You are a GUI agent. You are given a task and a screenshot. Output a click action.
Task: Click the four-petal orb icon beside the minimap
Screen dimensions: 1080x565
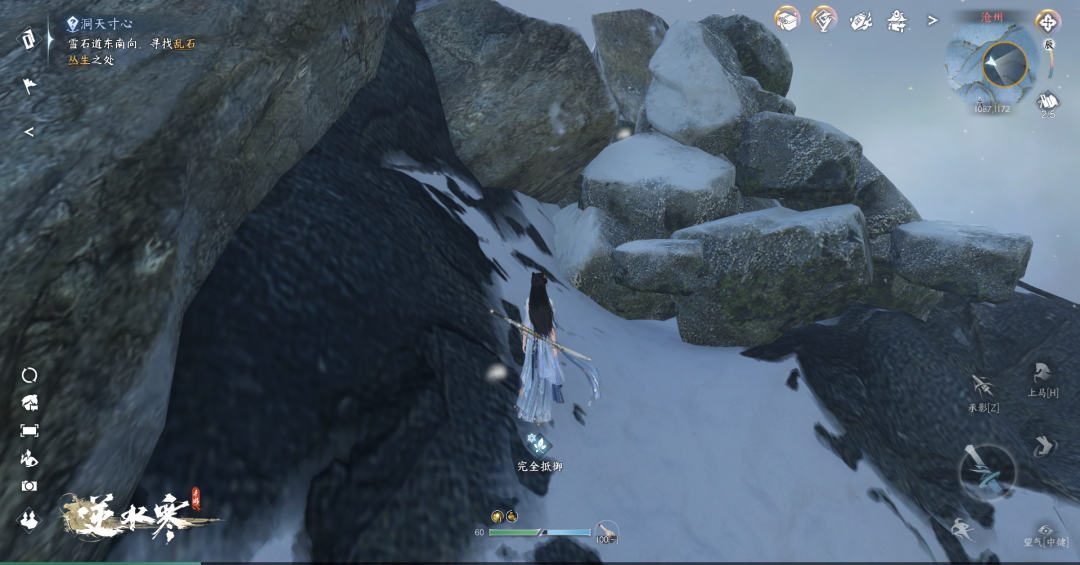point(1048,22)
